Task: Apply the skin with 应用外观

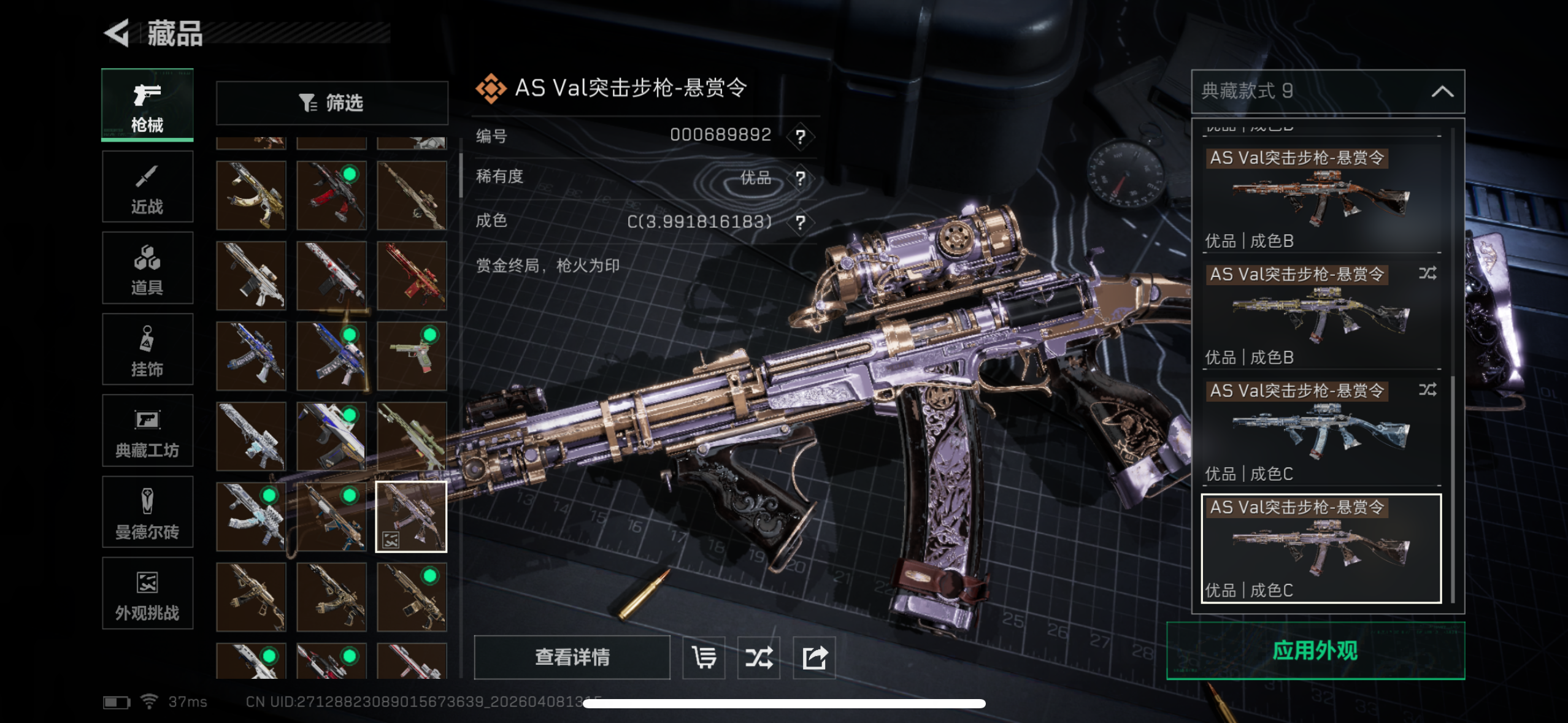Action: [x=1315, y=651]
